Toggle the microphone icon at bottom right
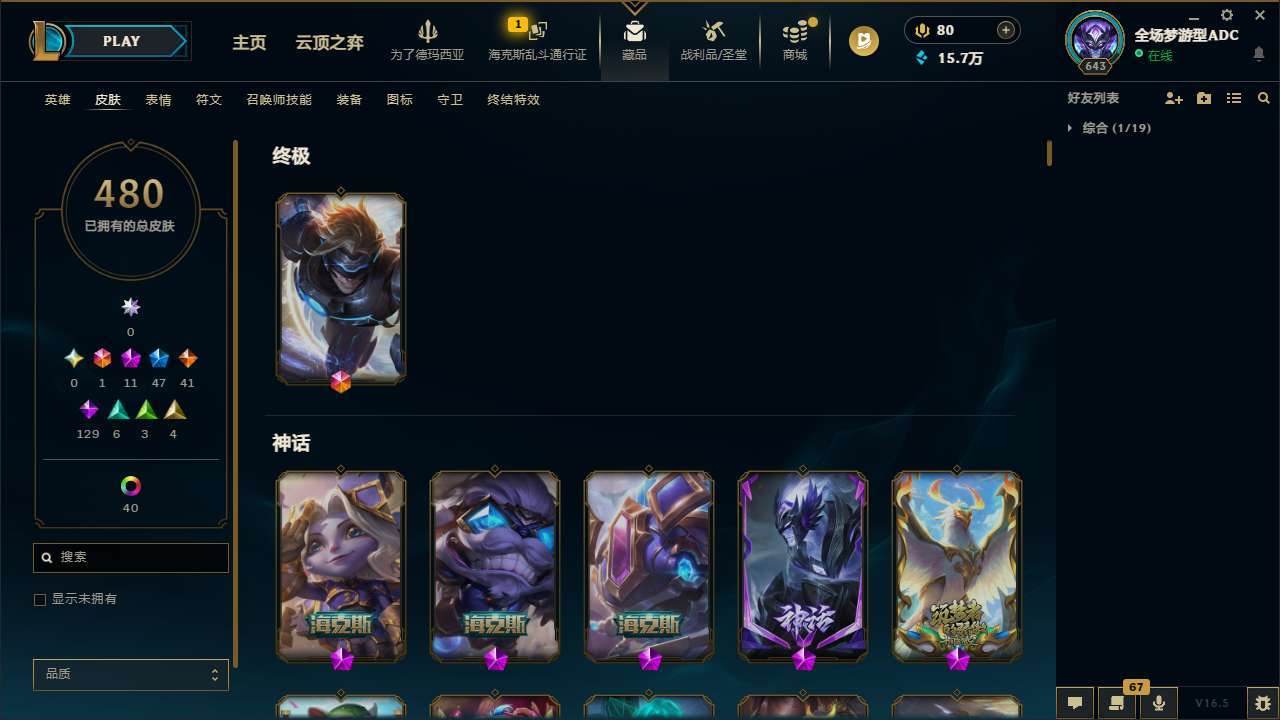Screen dimensions: 1280x720 pyautogui.click(x=1158, y=703)
